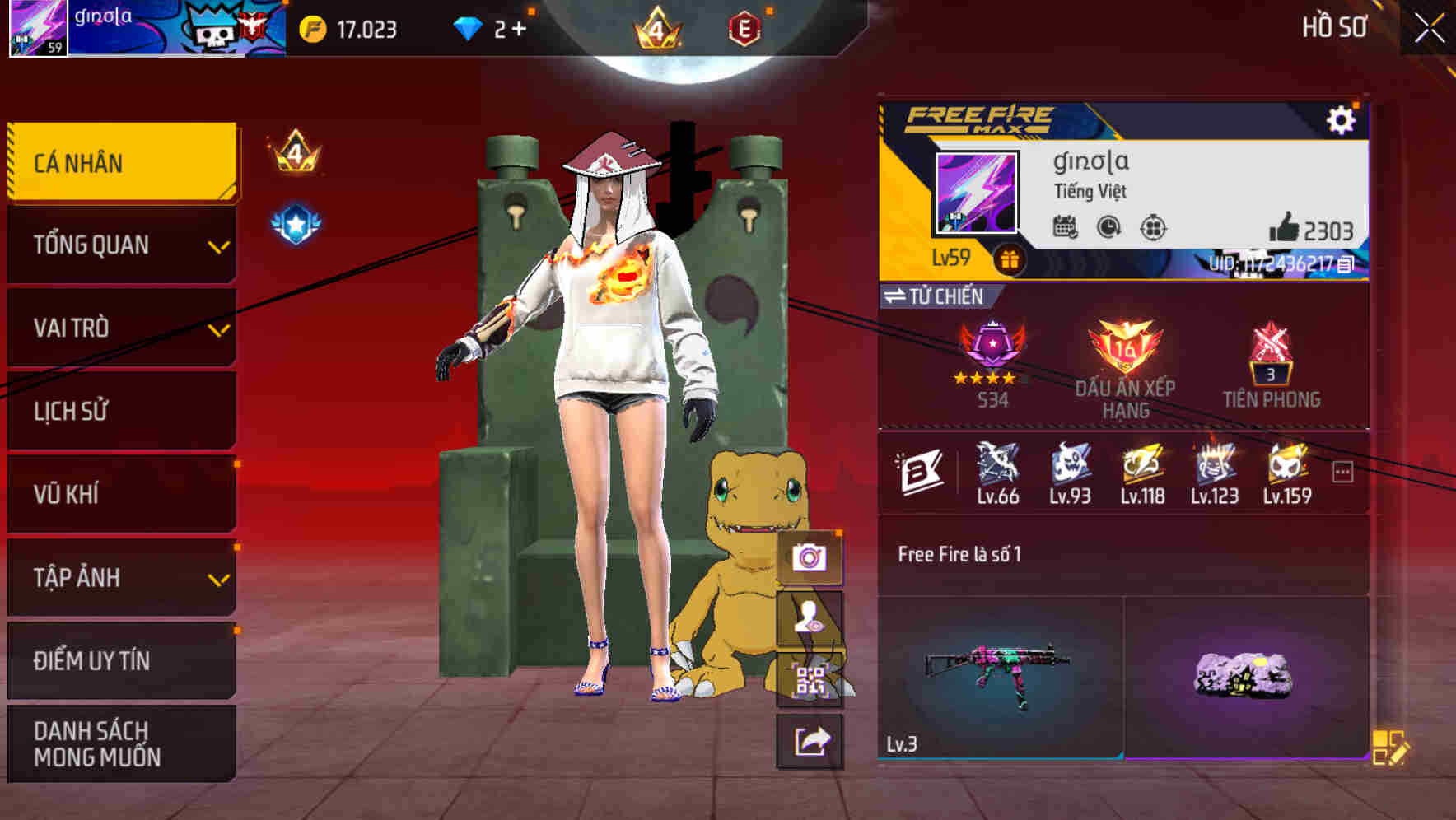
Task: Show more characters with the ellipsis button
Action: 1344,470
